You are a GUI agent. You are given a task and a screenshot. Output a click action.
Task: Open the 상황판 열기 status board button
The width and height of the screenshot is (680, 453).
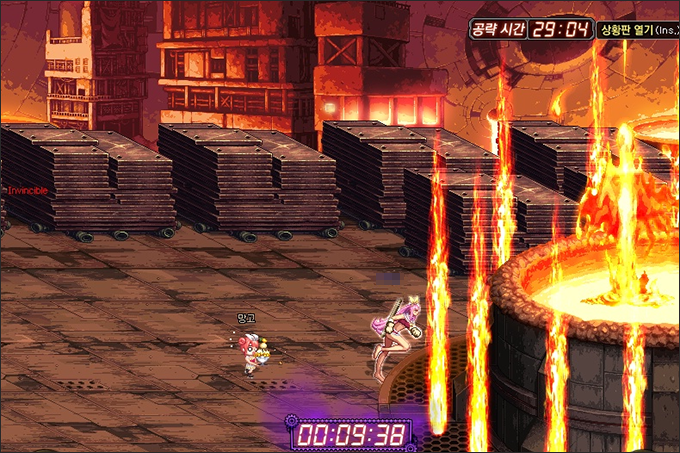coord(636,29)
